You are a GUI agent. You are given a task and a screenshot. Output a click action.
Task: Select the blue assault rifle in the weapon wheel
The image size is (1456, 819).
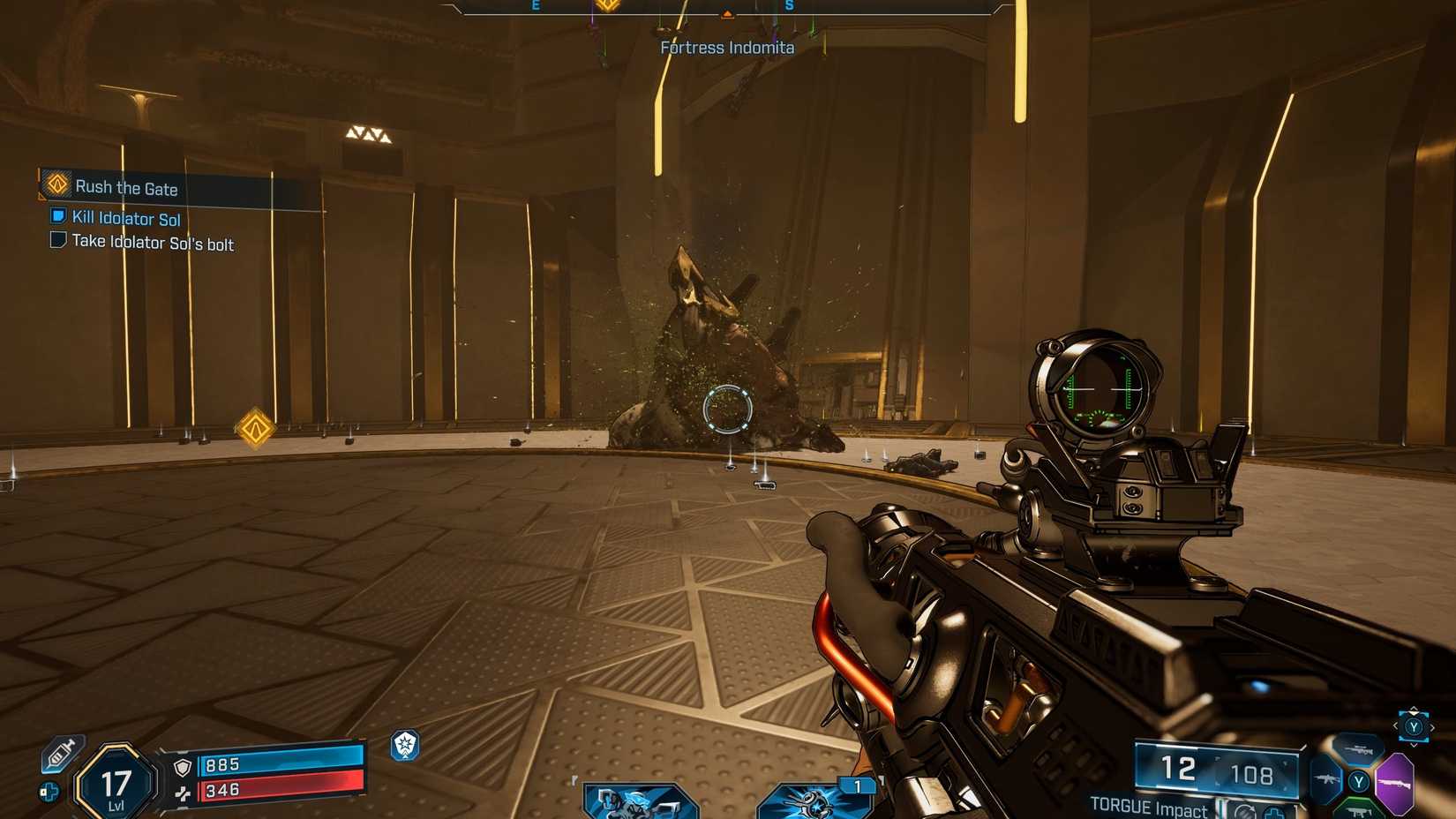pyautogui.click(x=1325, y=778)
